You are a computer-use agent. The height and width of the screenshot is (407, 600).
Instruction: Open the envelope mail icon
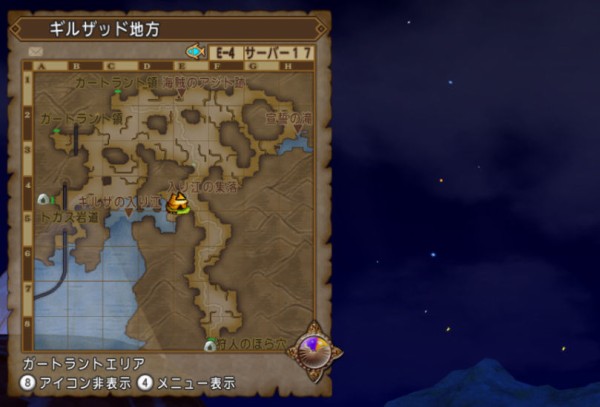35,50
